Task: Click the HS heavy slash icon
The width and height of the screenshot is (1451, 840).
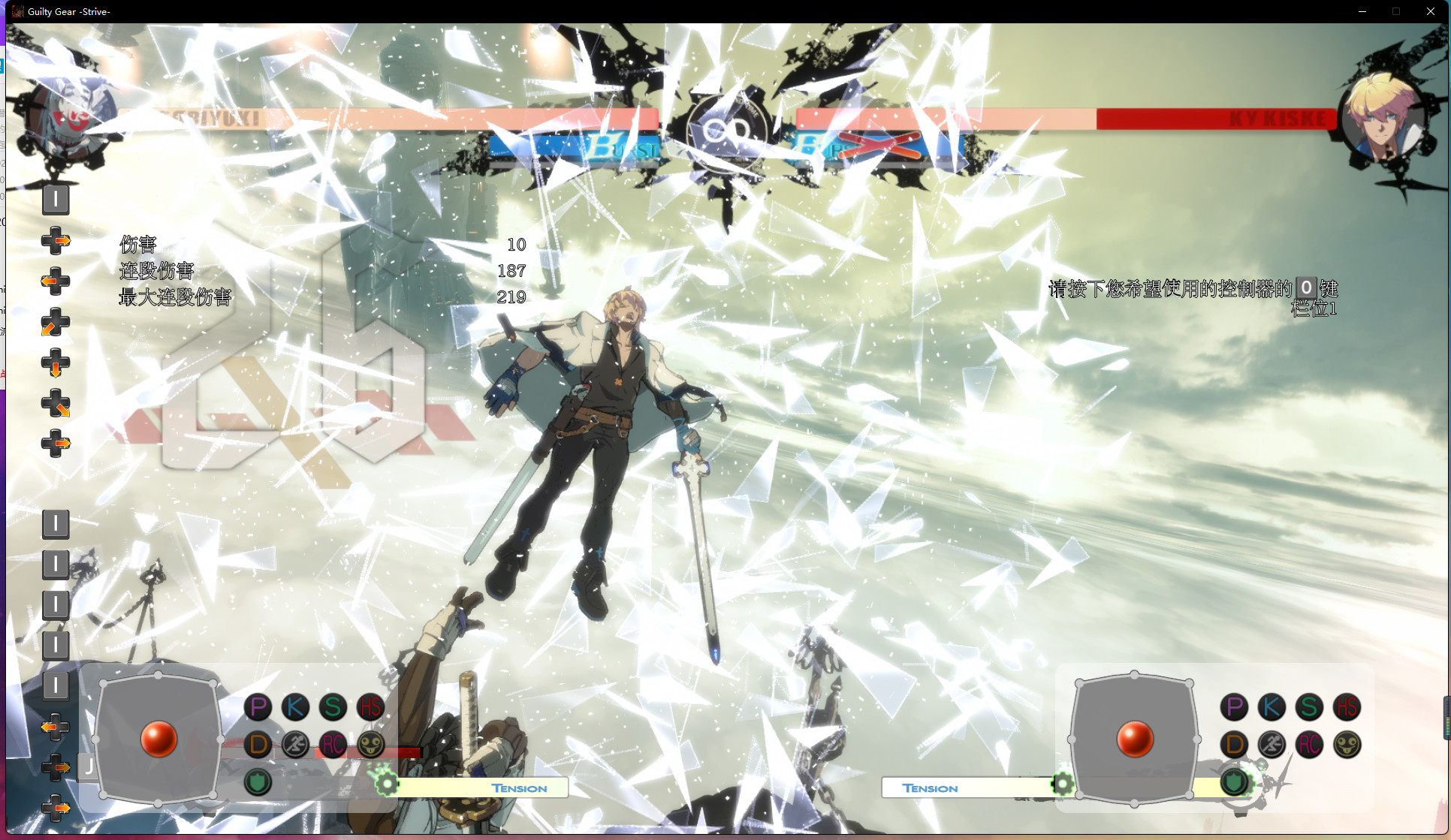Action: pos(370,706)
